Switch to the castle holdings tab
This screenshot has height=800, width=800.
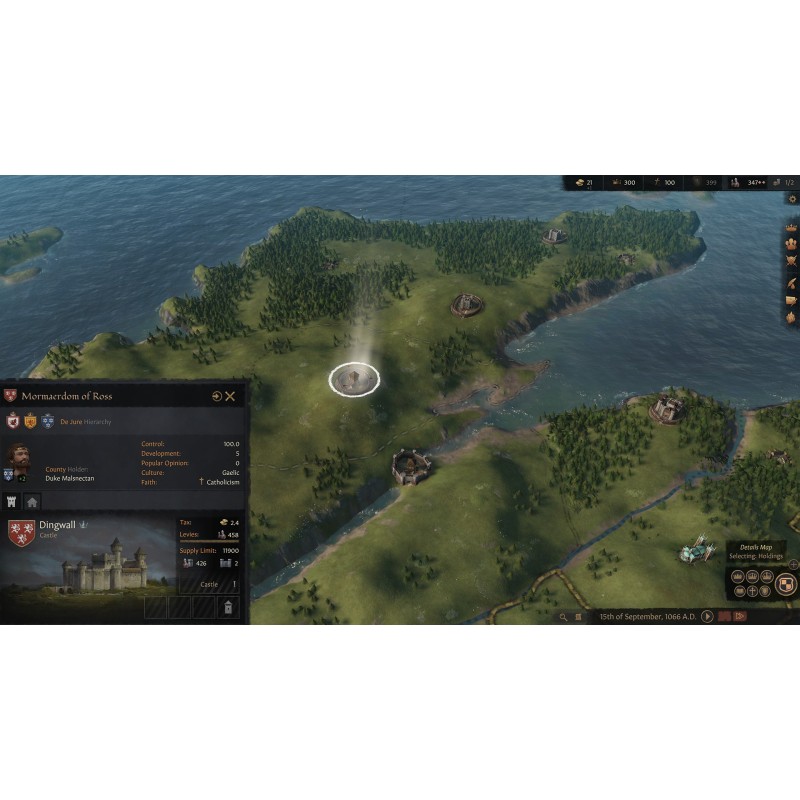coord(13,501)
